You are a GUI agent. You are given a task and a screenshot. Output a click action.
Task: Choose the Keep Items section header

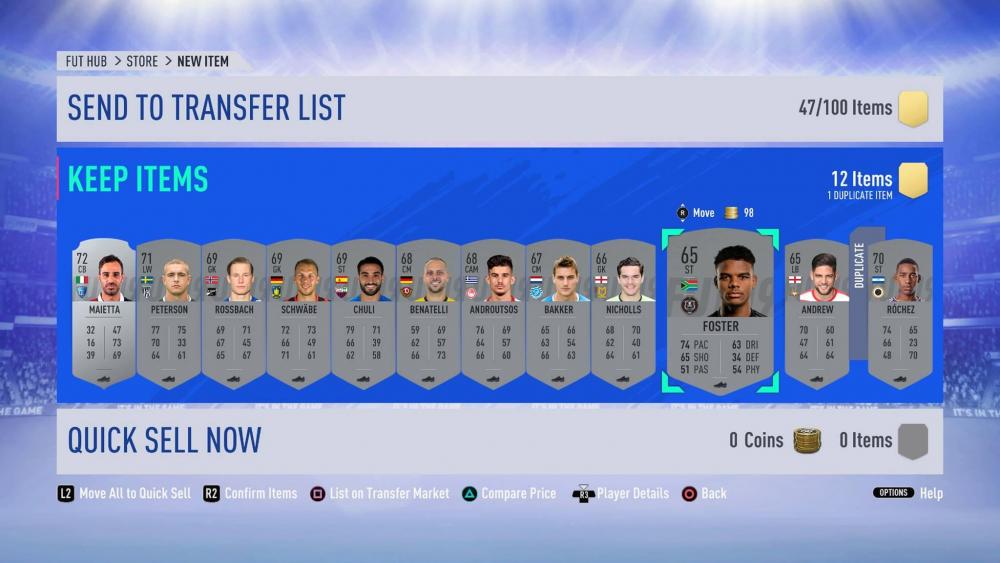coord(138,179)
